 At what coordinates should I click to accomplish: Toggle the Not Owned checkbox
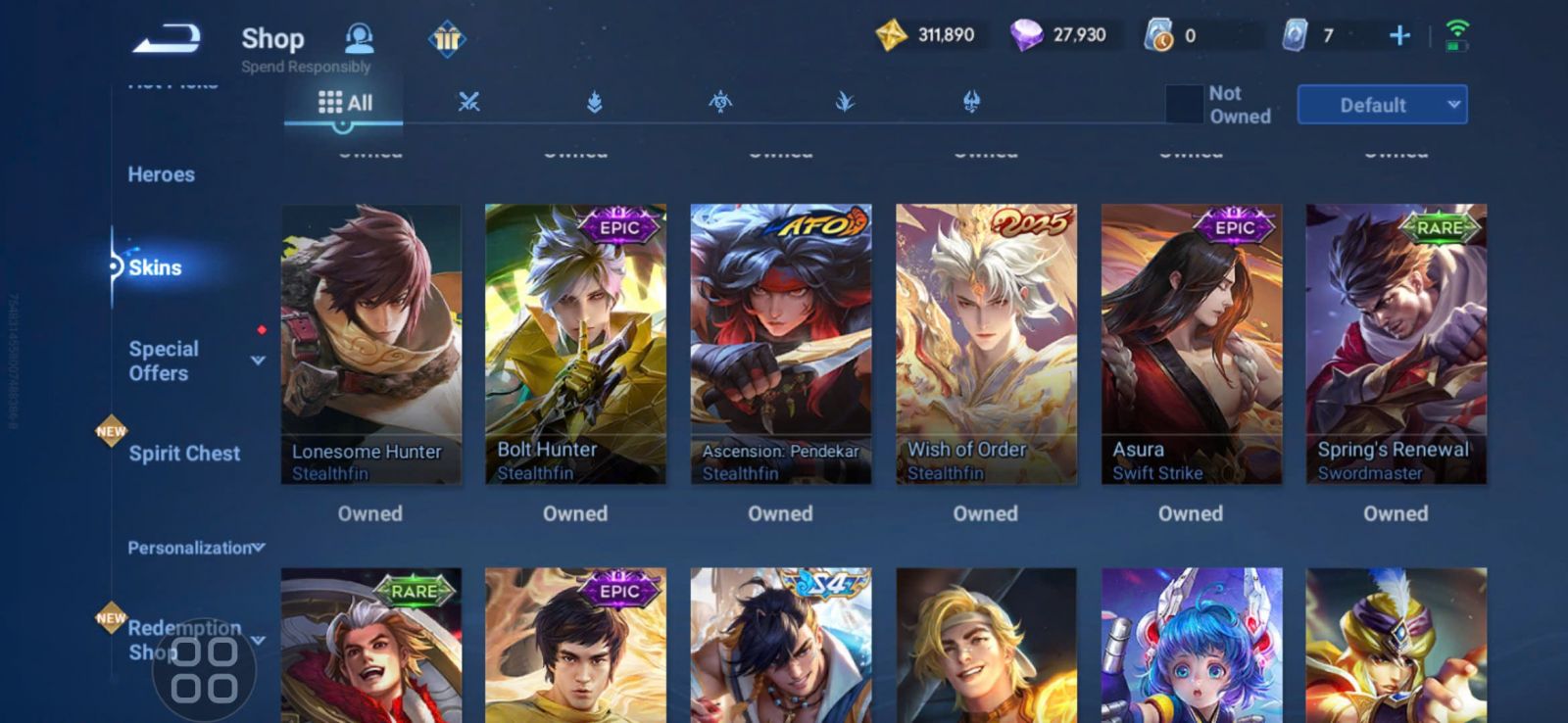pyautogui.click(x=1184, y=105)
